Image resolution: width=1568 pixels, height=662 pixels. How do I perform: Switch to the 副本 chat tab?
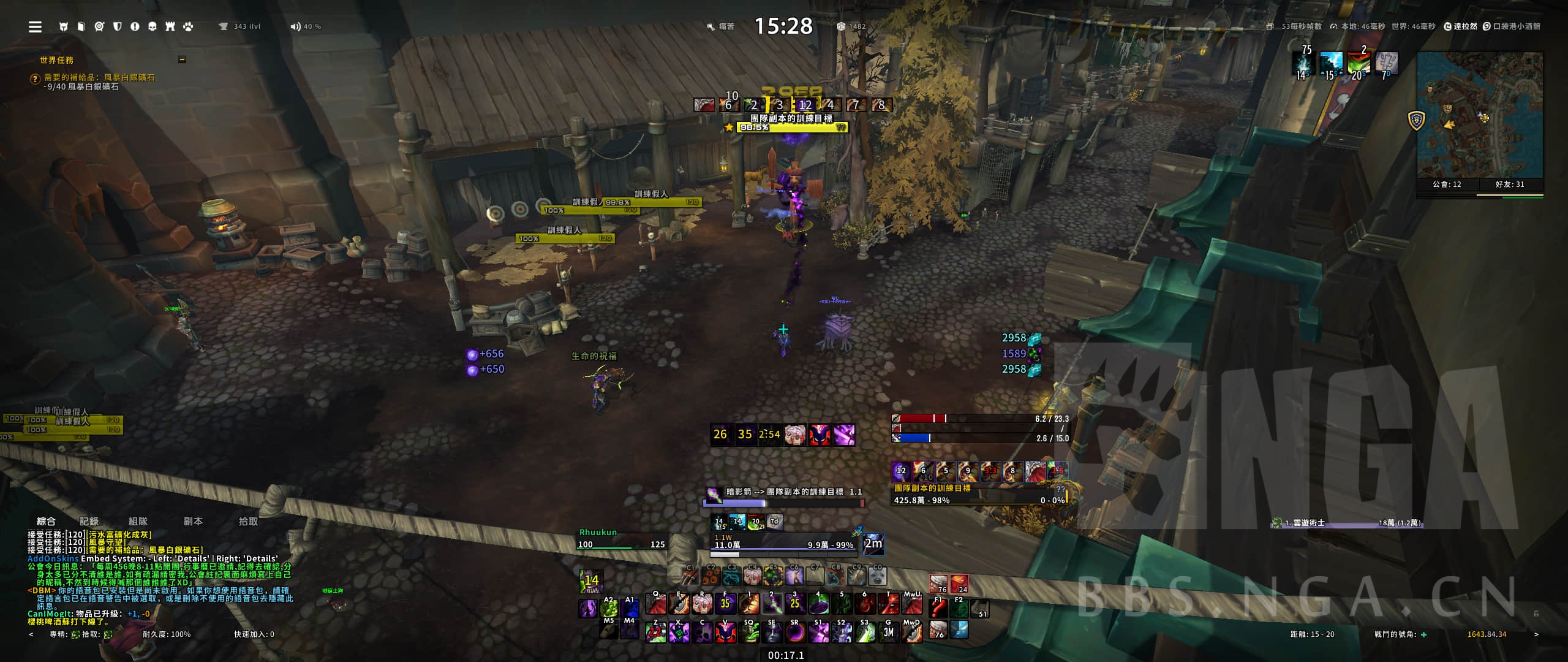(x=195, y=521)
